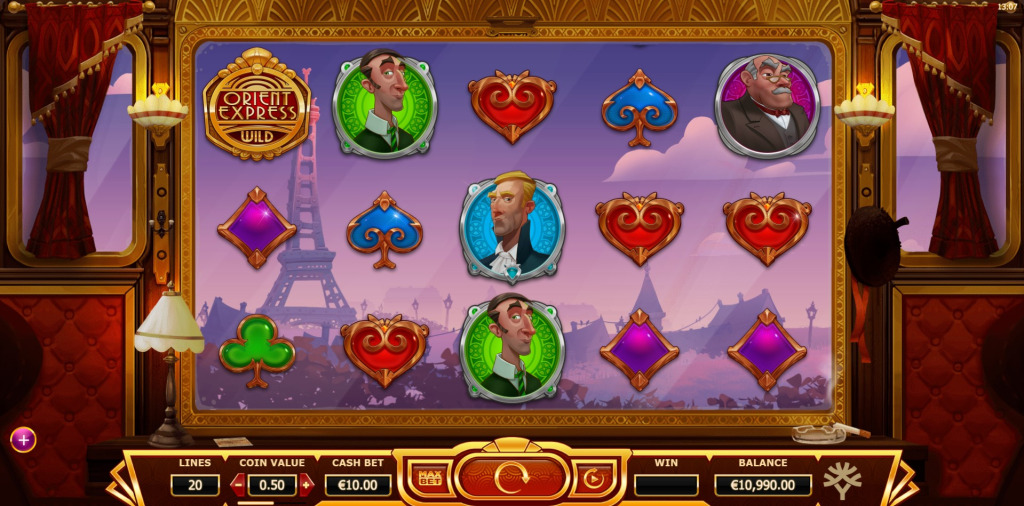Click the Yggdrasil logo icon

[x=842, y=481]
